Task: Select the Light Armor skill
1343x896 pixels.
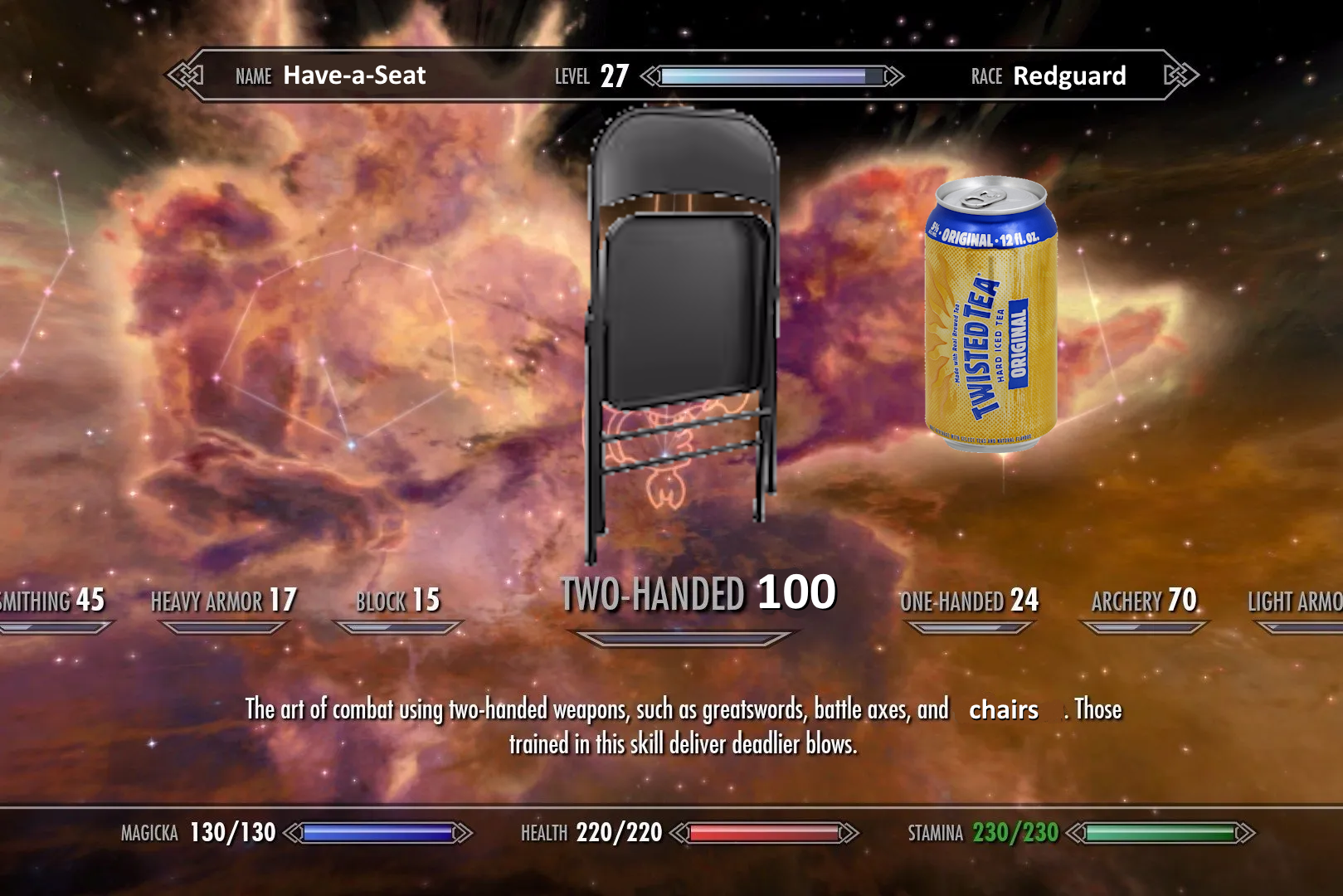Action: click(x=1296, y=602)
